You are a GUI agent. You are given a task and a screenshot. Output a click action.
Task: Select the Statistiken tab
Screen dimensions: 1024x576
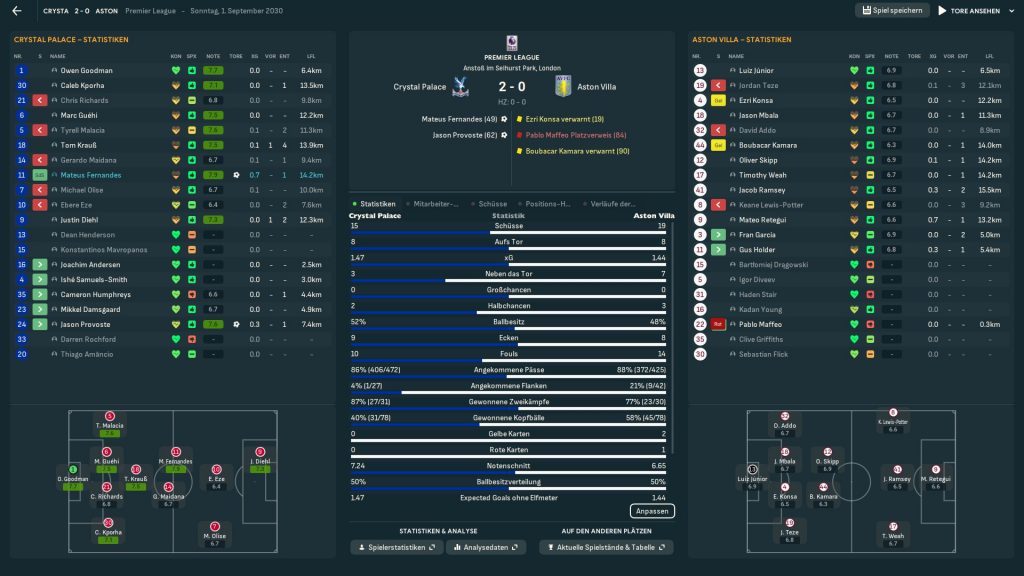tap(377, 204)
